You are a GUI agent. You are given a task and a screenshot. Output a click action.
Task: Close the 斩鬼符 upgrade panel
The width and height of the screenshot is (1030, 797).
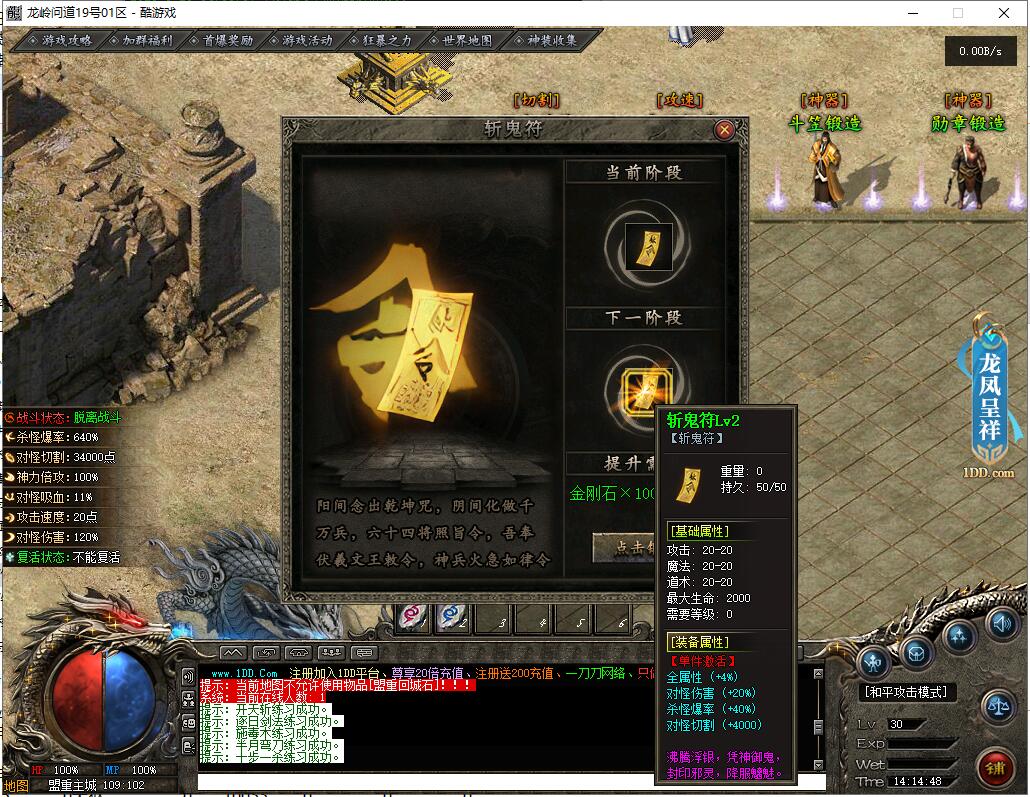[725, 129]
